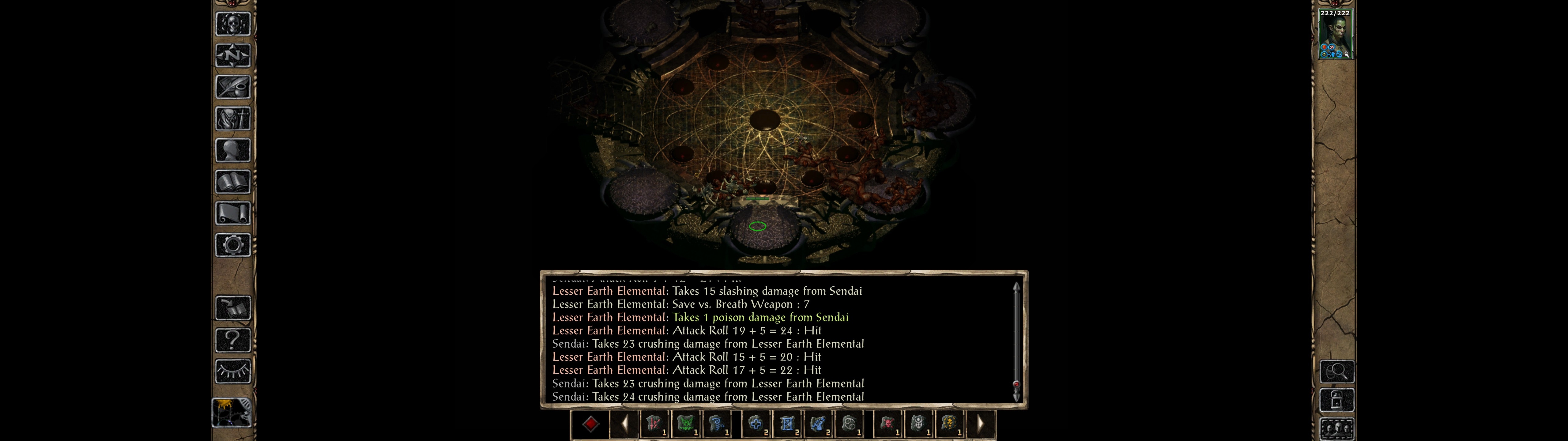Image resolution: width=1568 pixels, height=441 pixels.
Task: Click the quick save book-with-arrow button
Action: pos(232,308)
